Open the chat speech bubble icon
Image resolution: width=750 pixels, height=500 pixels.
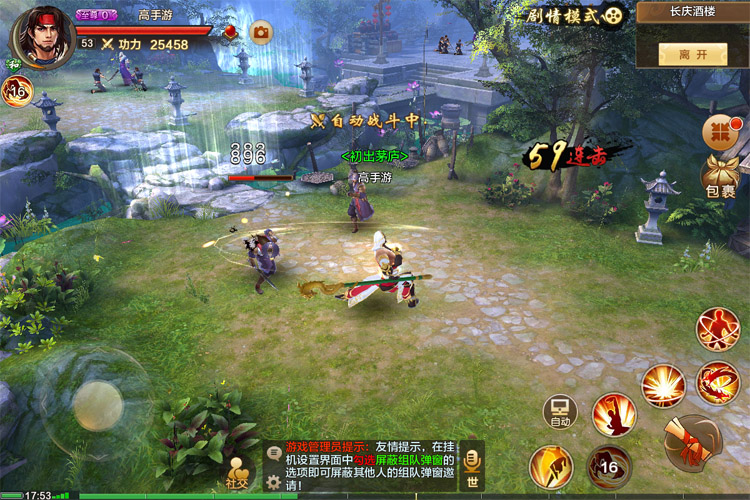pos(274,452)
